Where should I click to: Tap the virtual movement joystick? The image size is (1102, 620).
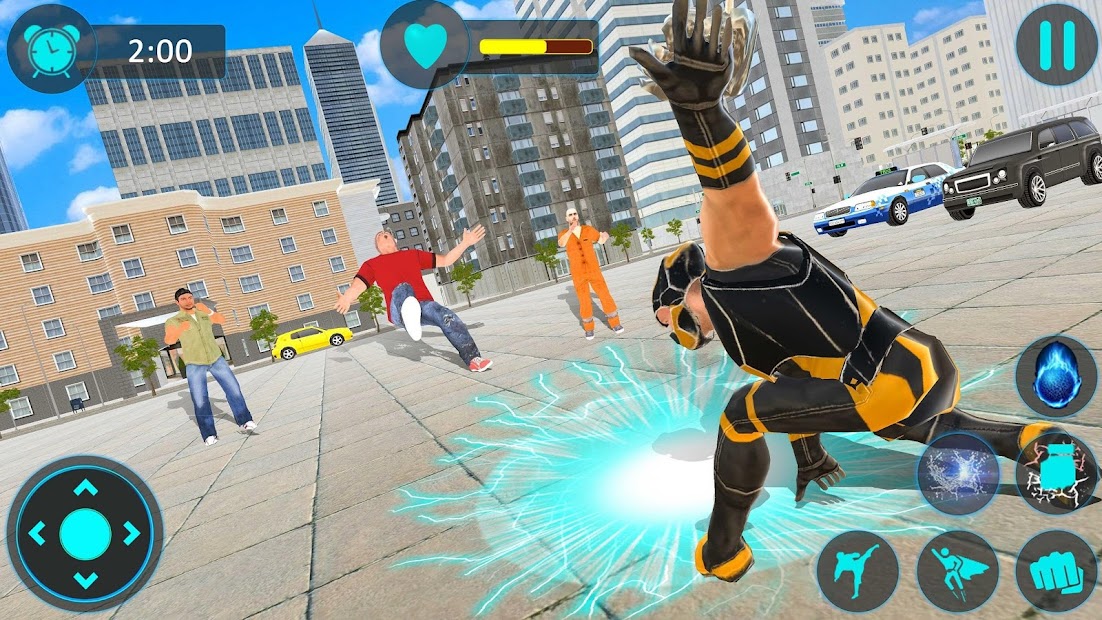pyautogui.click(x=85, y=533)
